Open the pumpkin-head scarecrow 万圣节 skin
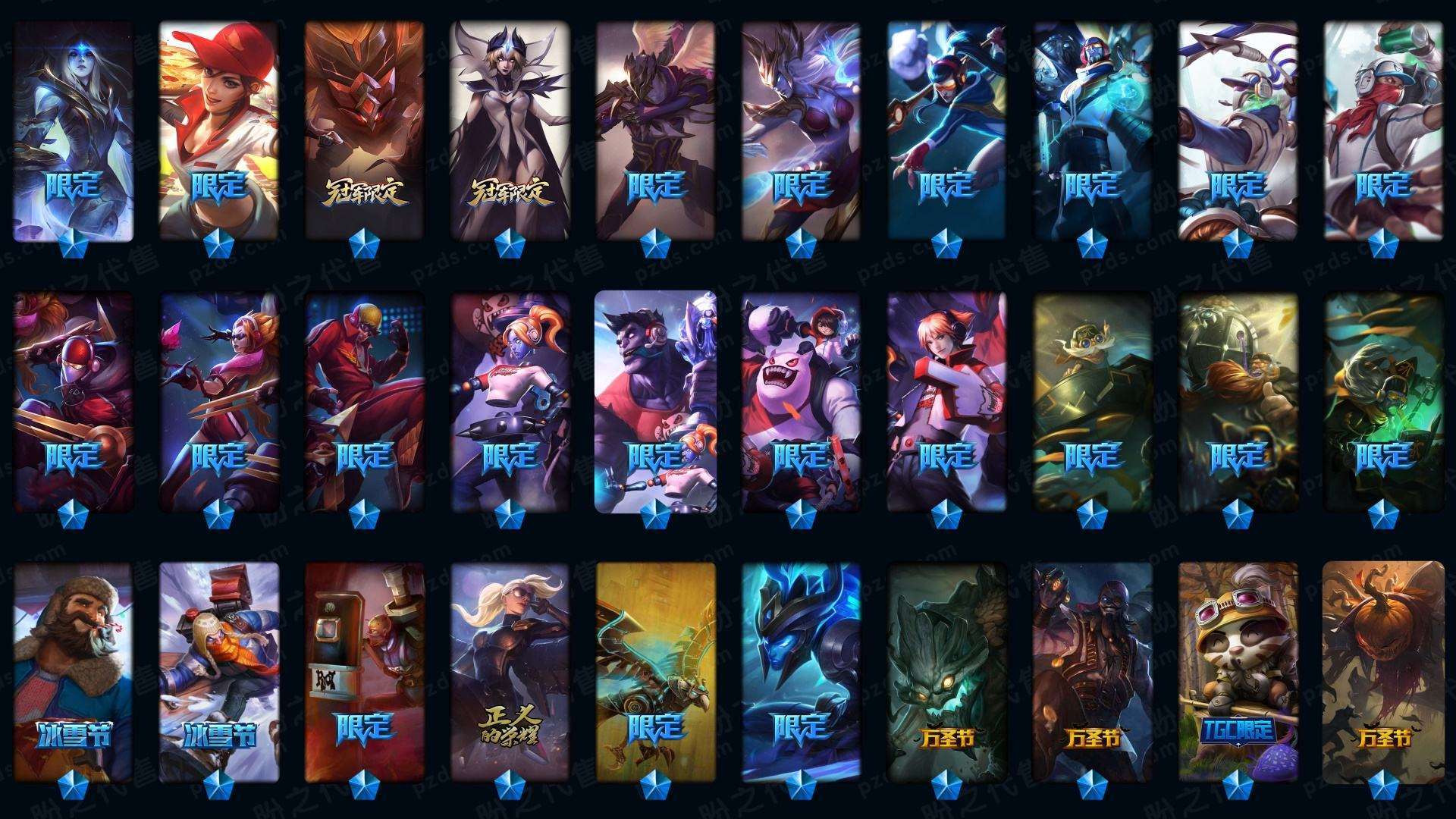 coord(1383,671)
